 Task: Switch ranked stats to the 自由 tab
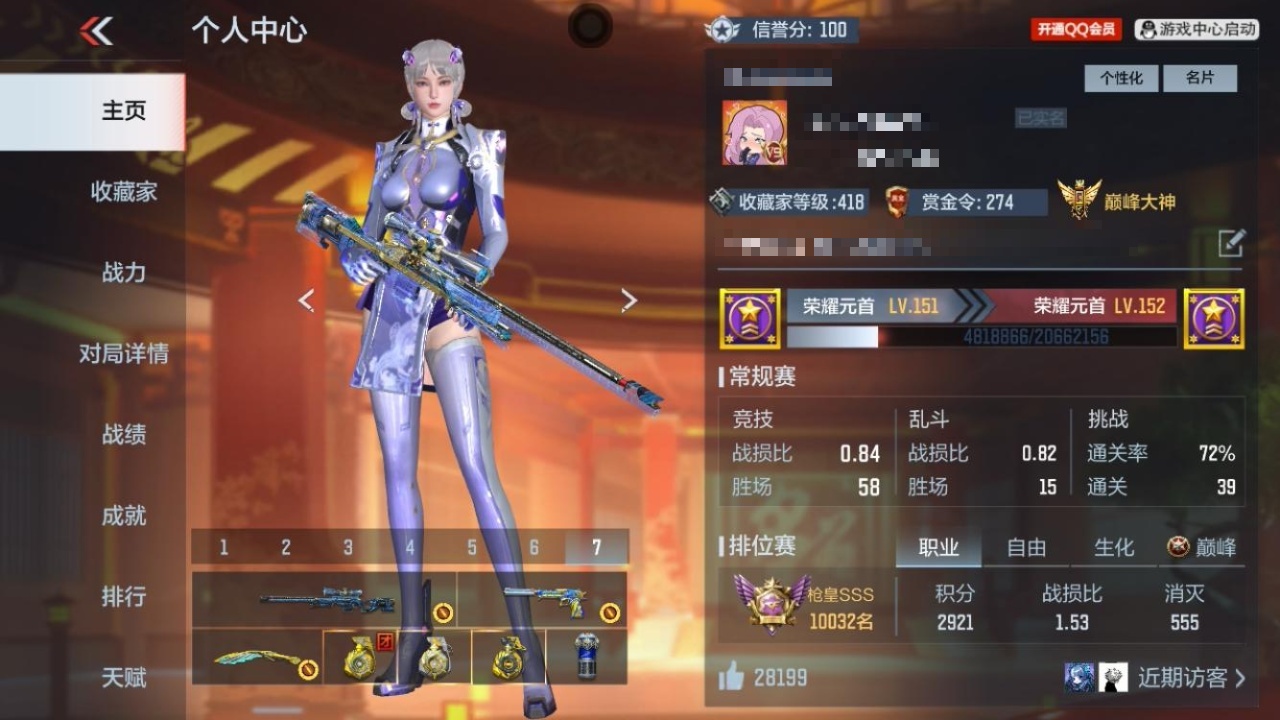[x=1026, y=547]
